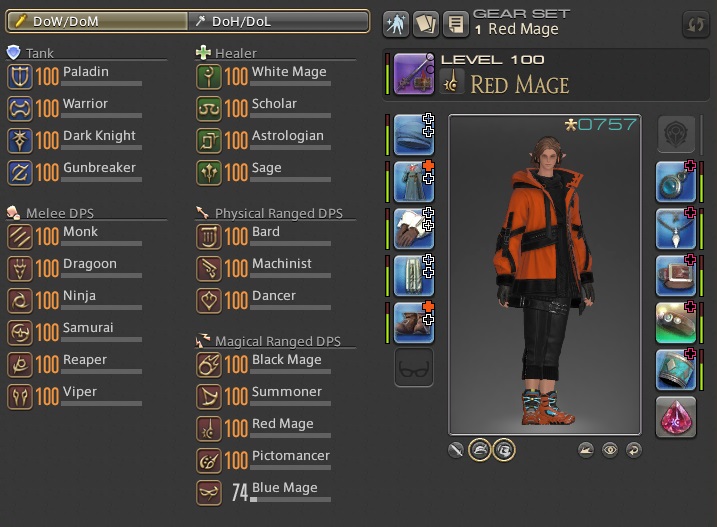Switch to the DoH/DoL tab
This screenshot has width=717, height=527.
(278, 21)
